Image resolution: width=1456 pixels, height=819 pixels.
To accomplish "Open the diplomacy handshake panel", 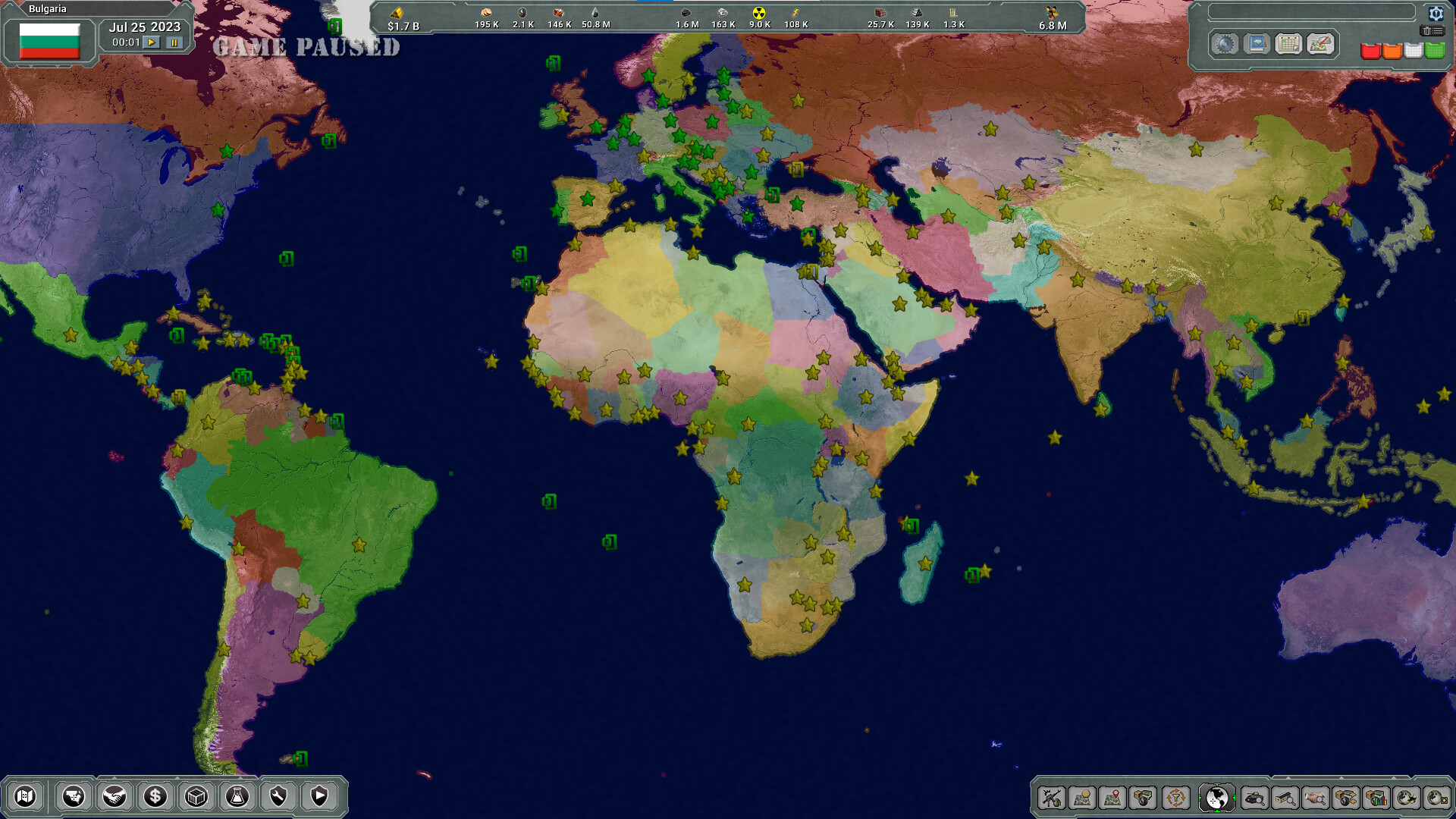I will tap(115, 797).
